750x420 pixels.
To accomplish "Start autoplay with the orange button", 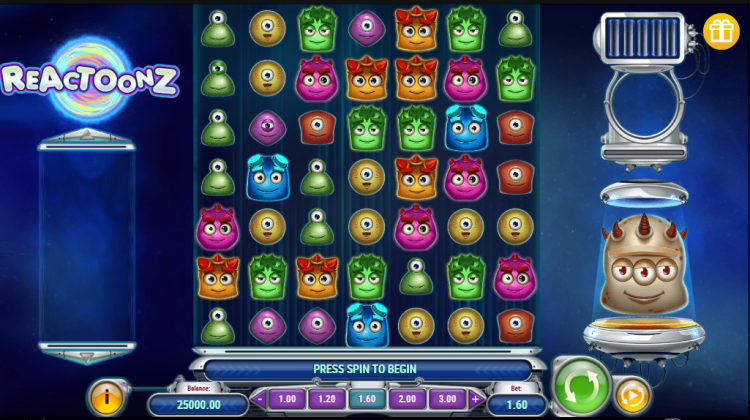I will 631,395.
